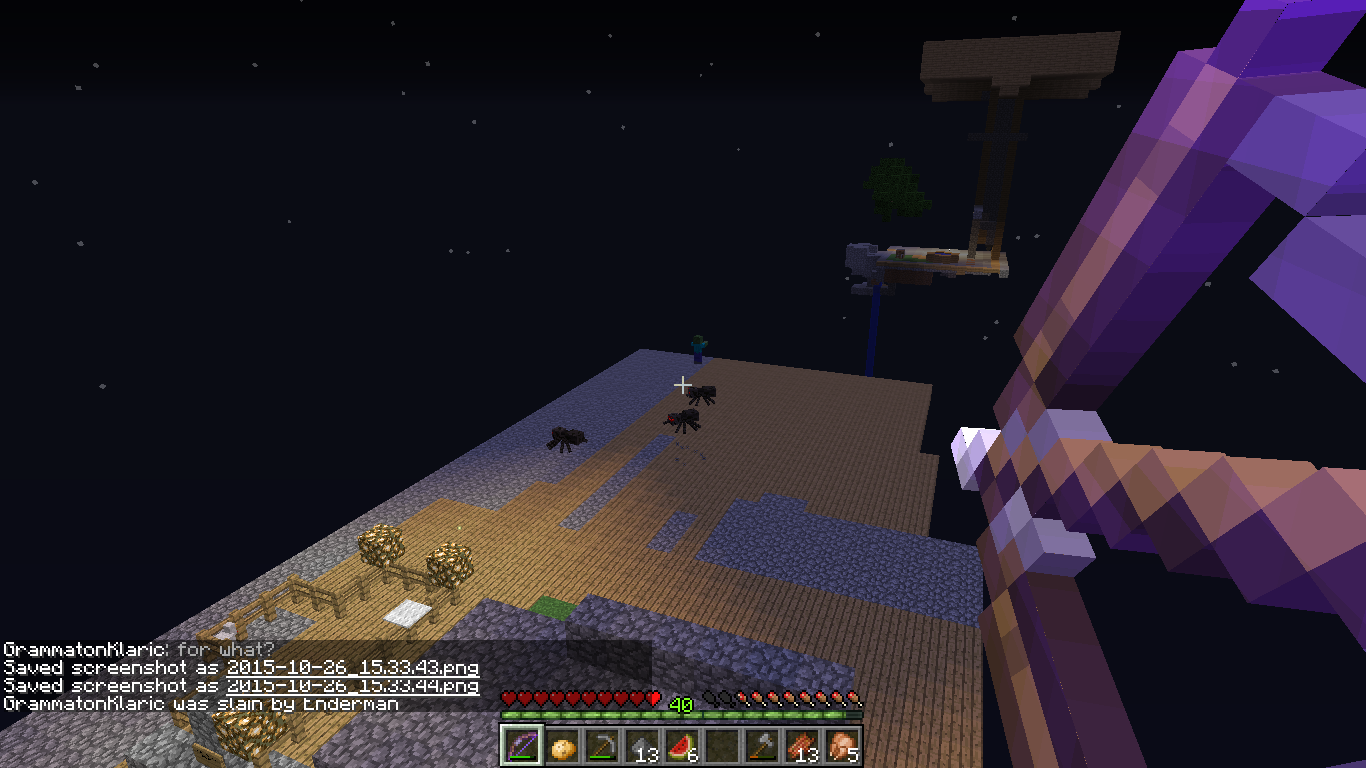Open screenshot link 2015-10-26_15.33.43.png in chat
This screenshot has width=1366, height=768.
coord(352,667)
